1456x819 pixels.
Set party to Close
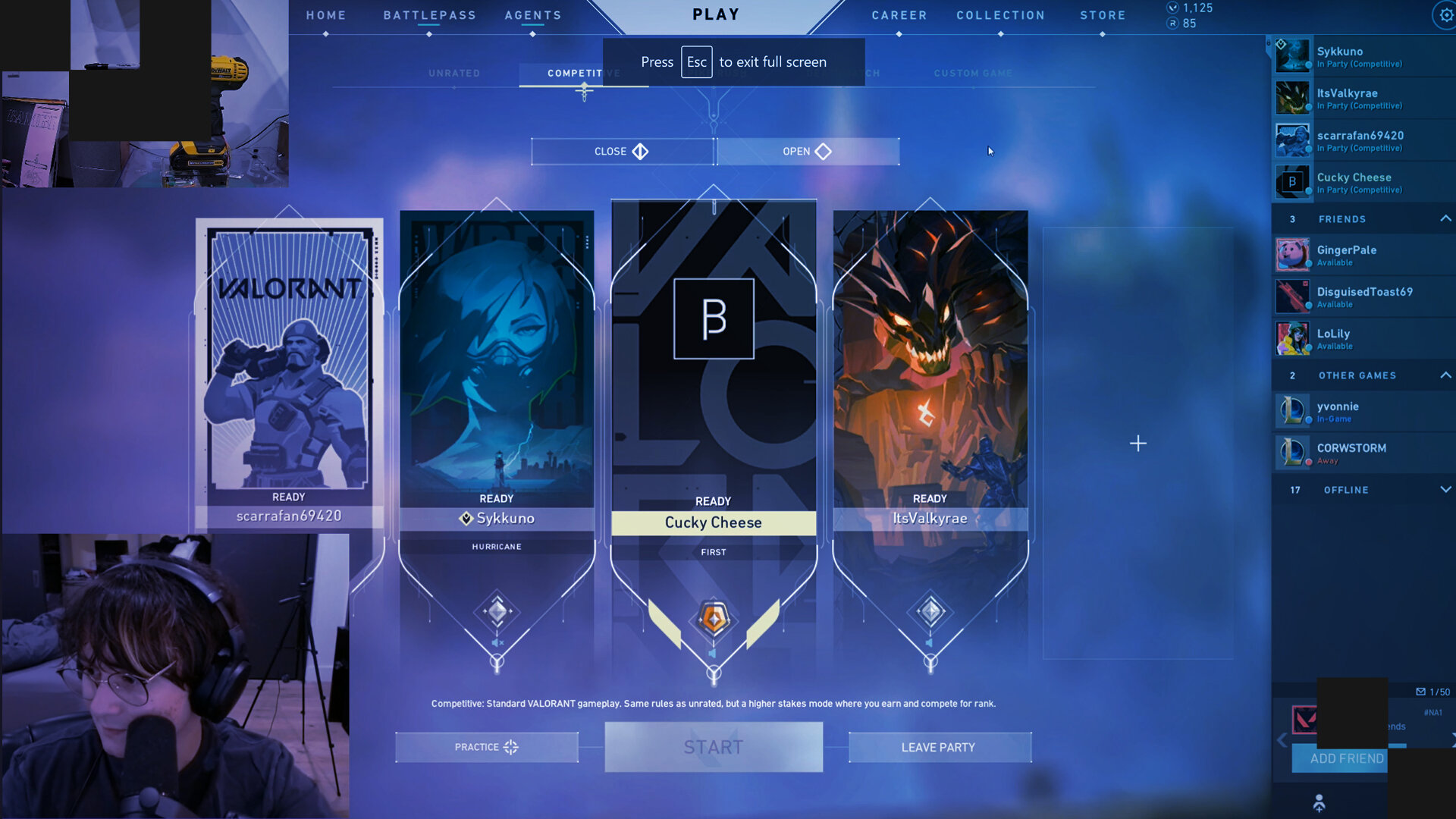[622, 152]
